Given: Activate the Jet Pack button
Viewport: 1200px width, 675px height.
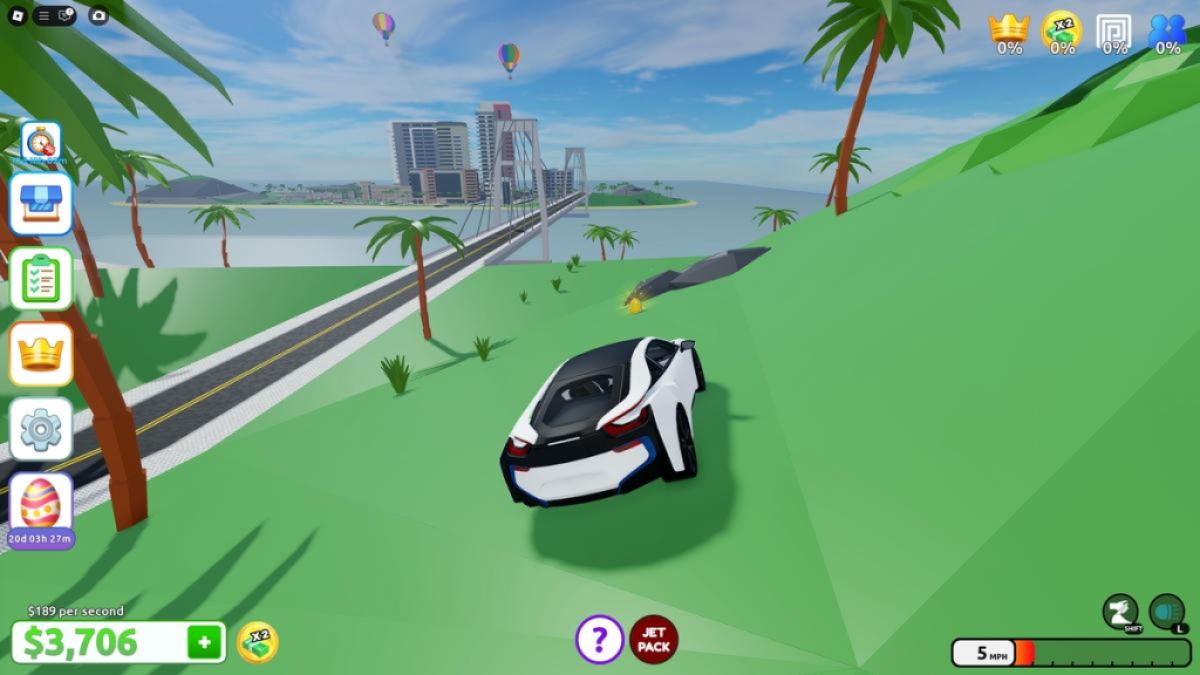Looking at the screenshot, I should coord(654,640).
